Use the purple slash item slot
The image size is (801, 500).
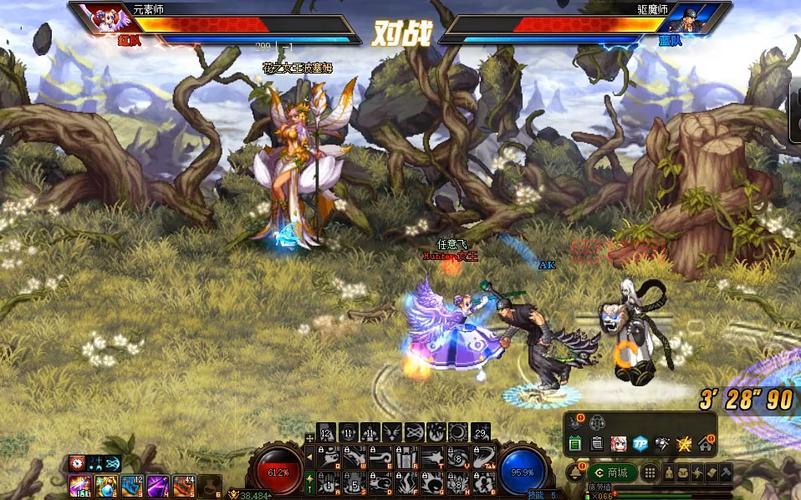[x=158, y=486]
